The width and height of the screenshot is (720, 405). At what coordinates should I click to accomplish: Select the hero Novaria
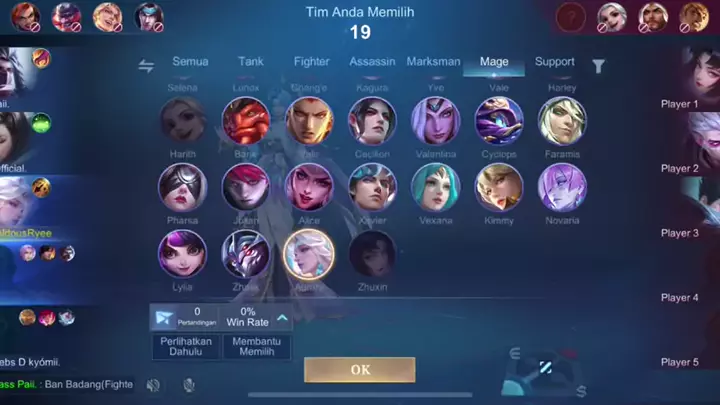click(562, 187)
